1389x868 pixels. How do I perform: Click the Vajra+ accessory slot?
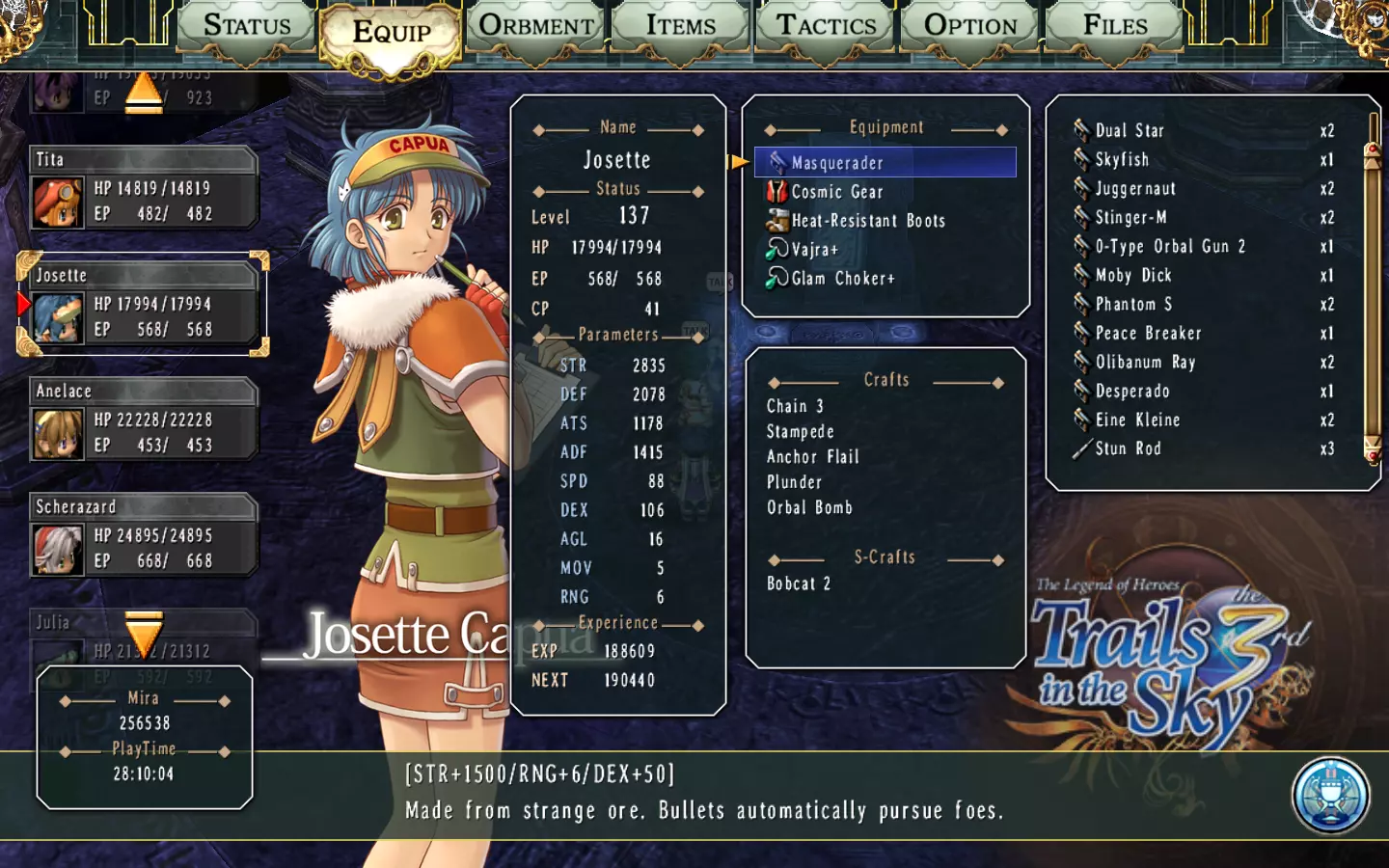click(814, 250)
